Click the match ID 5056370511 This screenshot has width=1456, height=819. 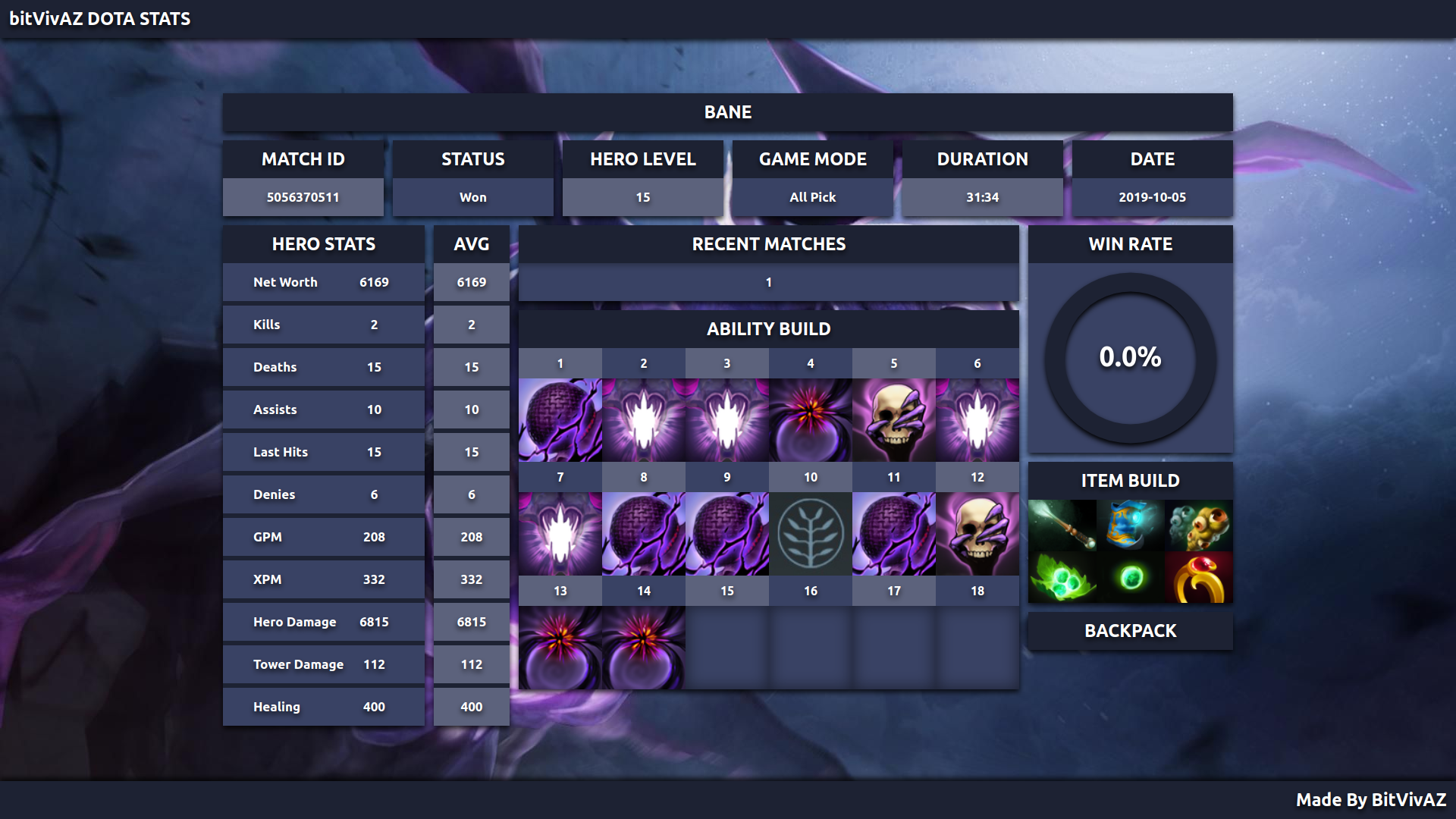pos(303,197)
